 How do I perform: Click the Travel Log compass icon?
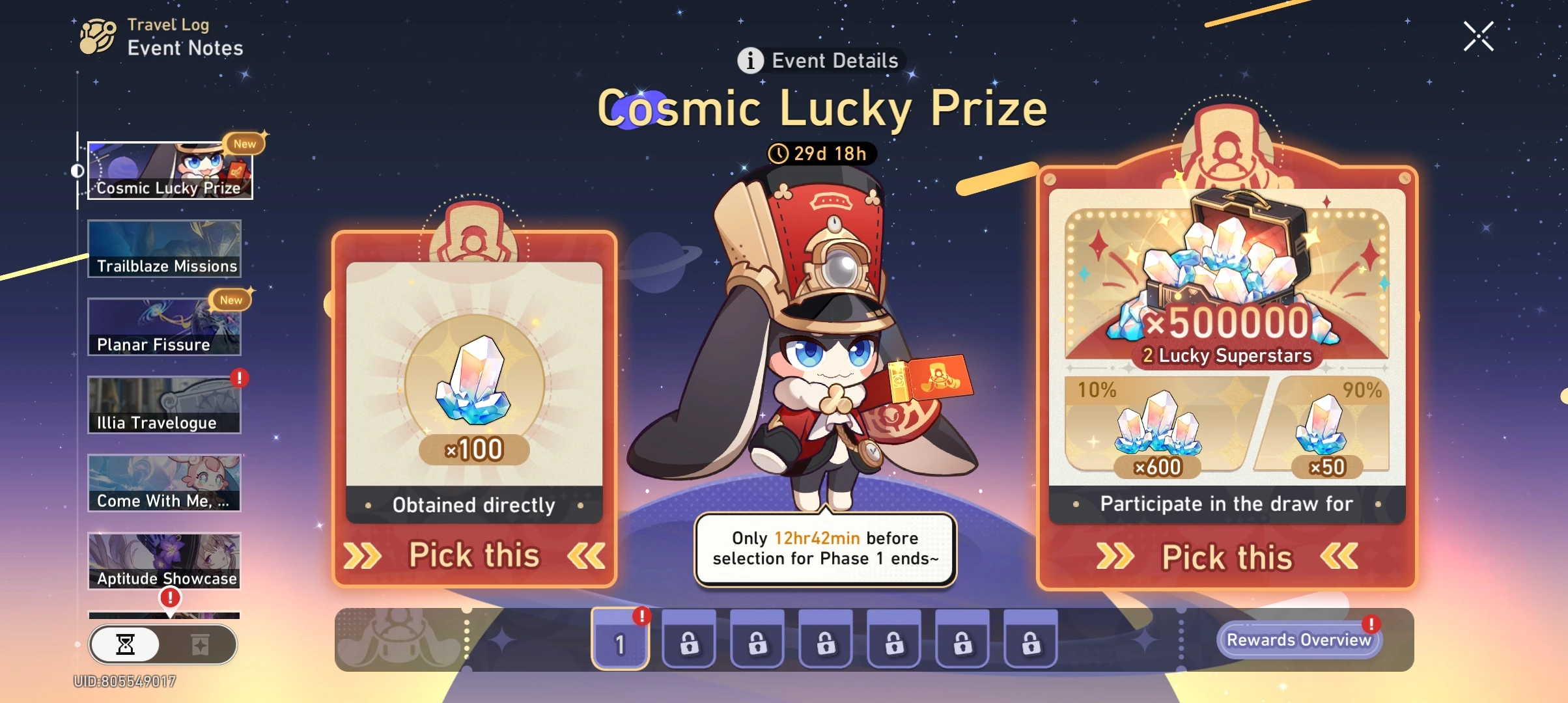tap(95, 36)
